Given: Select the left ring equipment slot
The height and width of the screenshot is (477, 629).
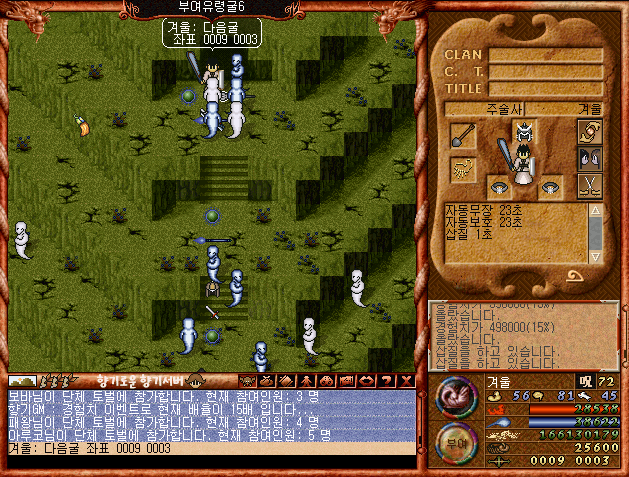Looking at the screenshot, I should pos(497,187).
